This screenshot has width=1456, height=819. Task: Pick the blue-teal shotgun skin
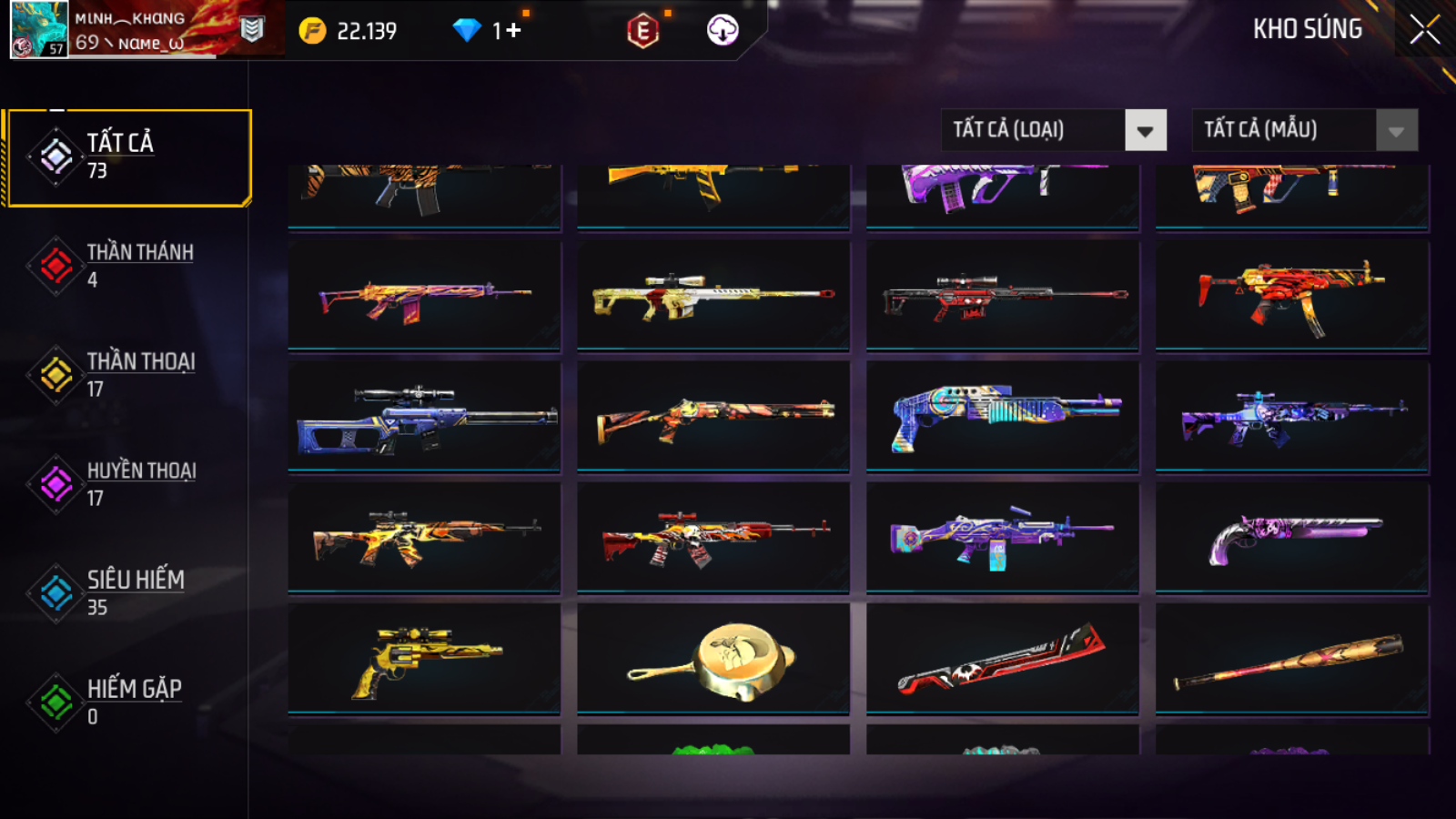tap(1002, 416)
